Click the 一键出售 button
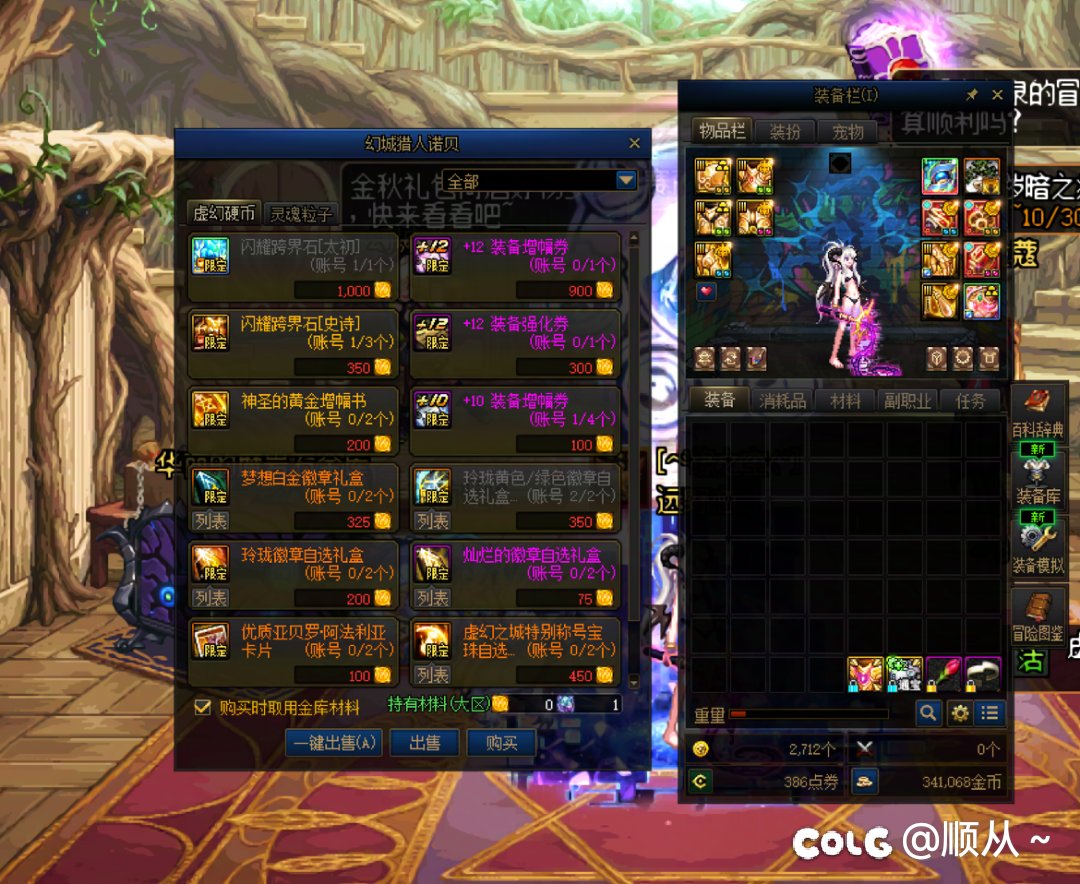1080x884 pixels. (x=333, y=743)
